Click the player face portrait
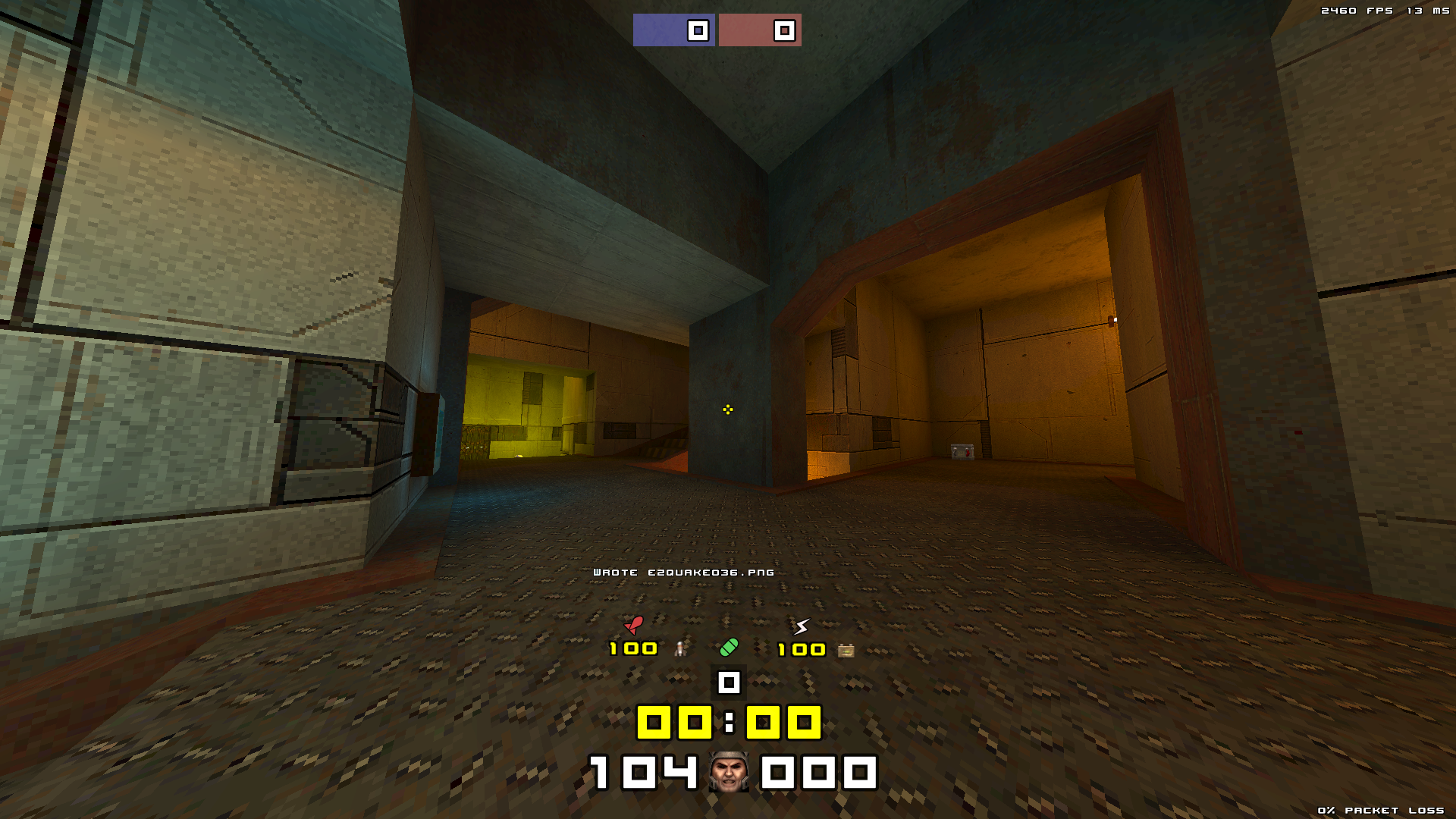The image size is (1456, 819). point(729,772)
